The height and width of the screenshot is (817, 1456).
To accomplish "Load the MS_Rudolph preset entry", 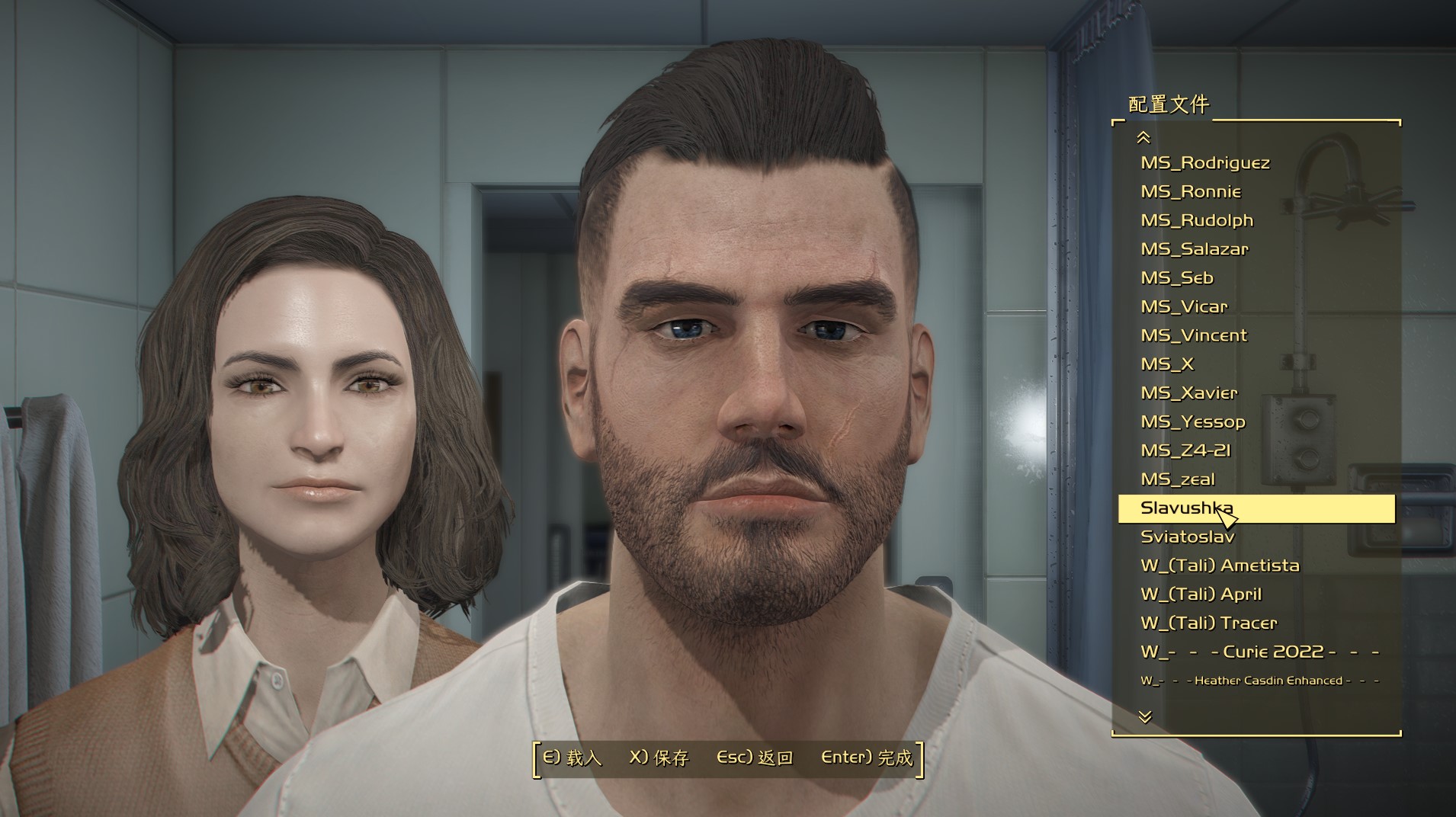I will tap(1196, 220).
